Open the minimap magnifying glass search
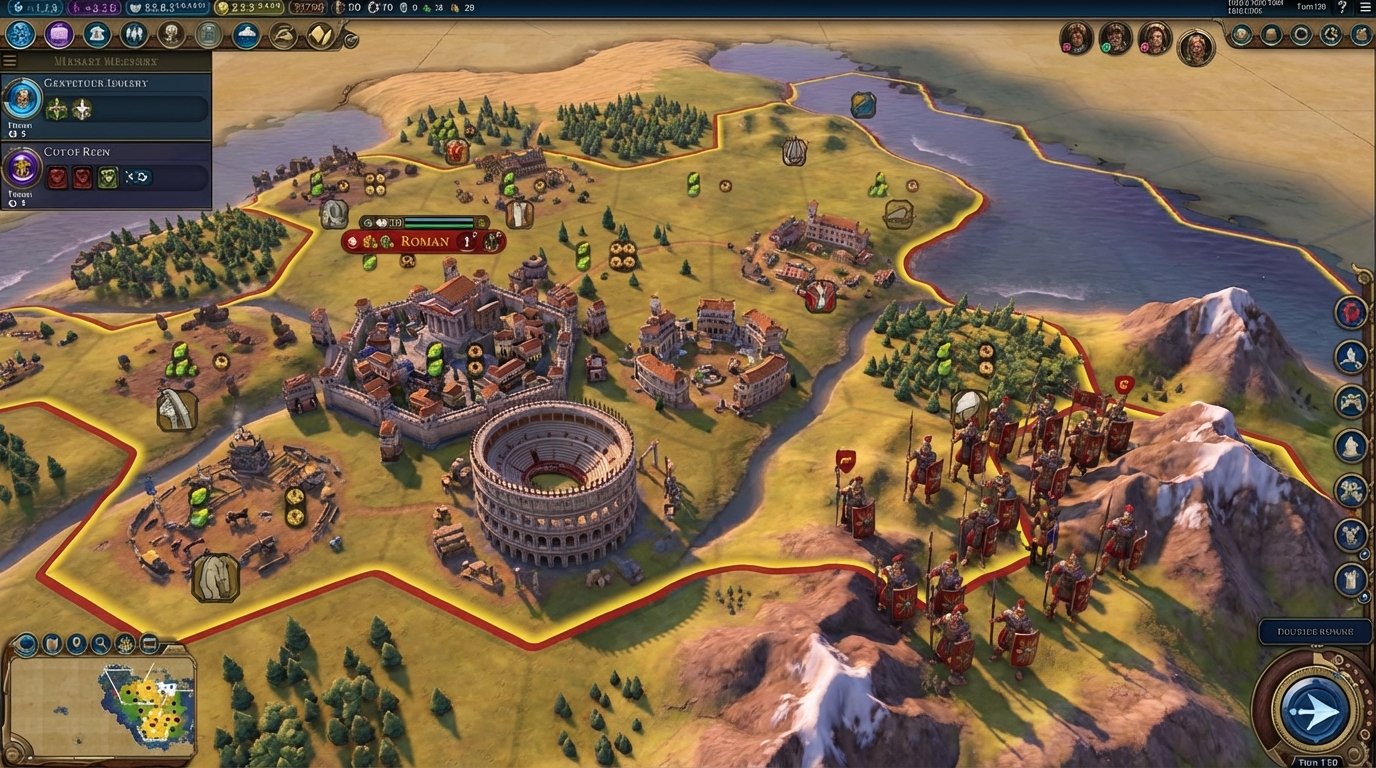The image size is (1376, 768). point(101,644)
